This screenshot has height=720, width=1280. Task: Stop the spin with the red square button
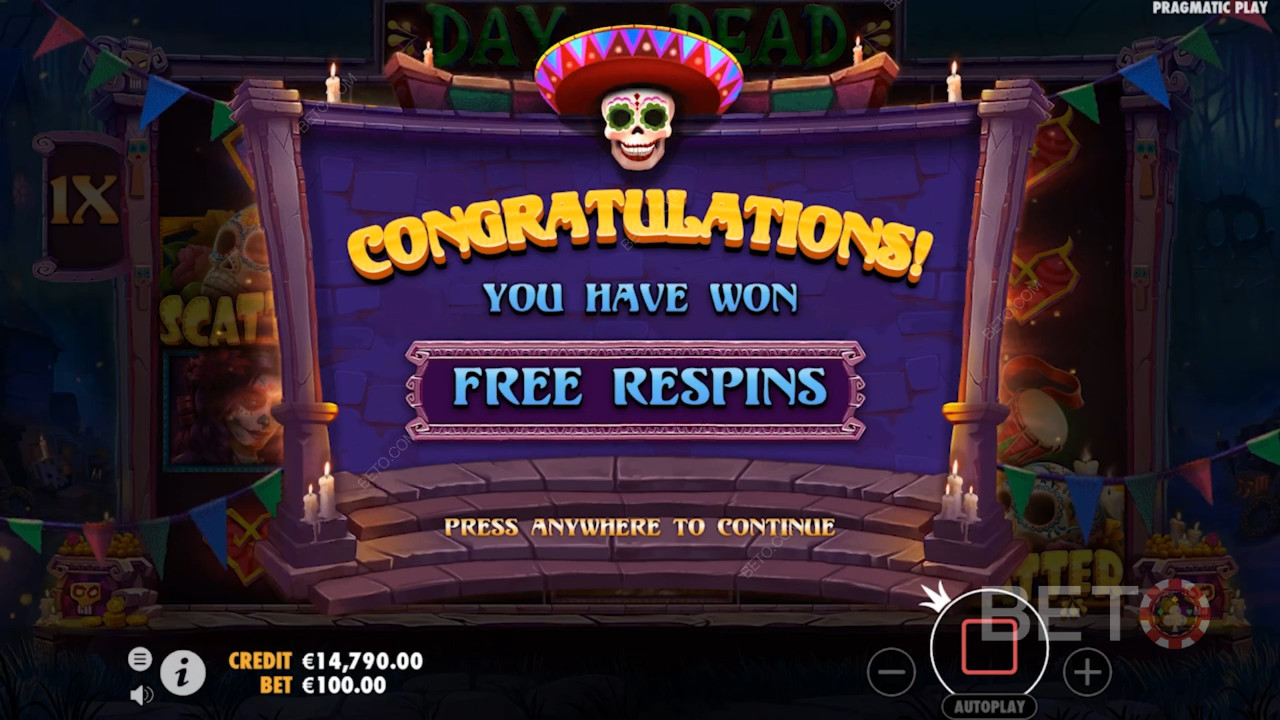(989, 648)
